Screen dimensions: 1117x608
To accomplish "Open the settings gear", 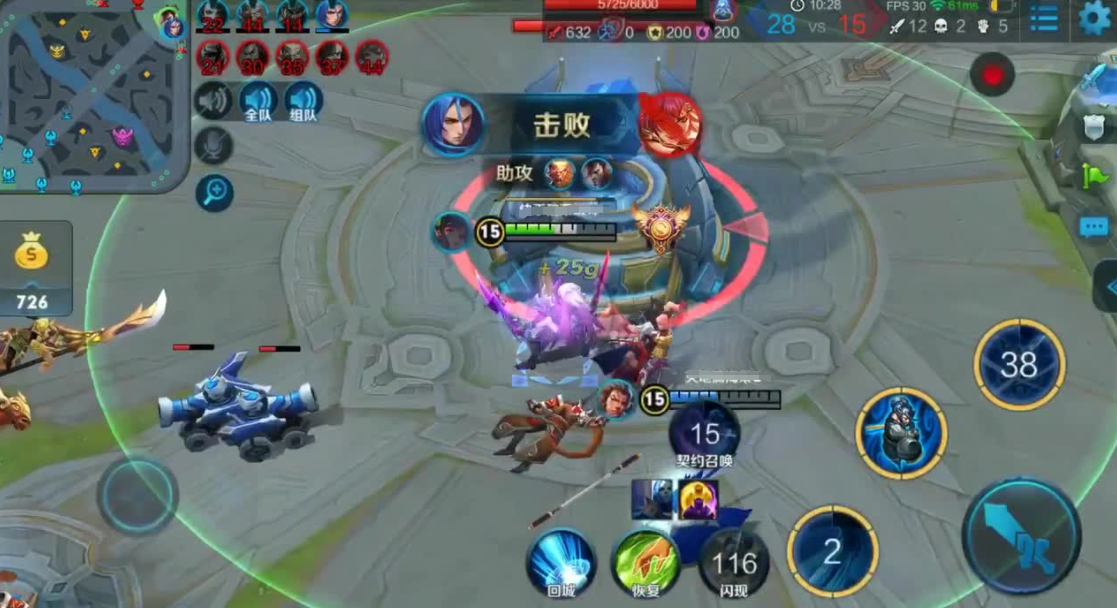I will (x=1094, y=18).
